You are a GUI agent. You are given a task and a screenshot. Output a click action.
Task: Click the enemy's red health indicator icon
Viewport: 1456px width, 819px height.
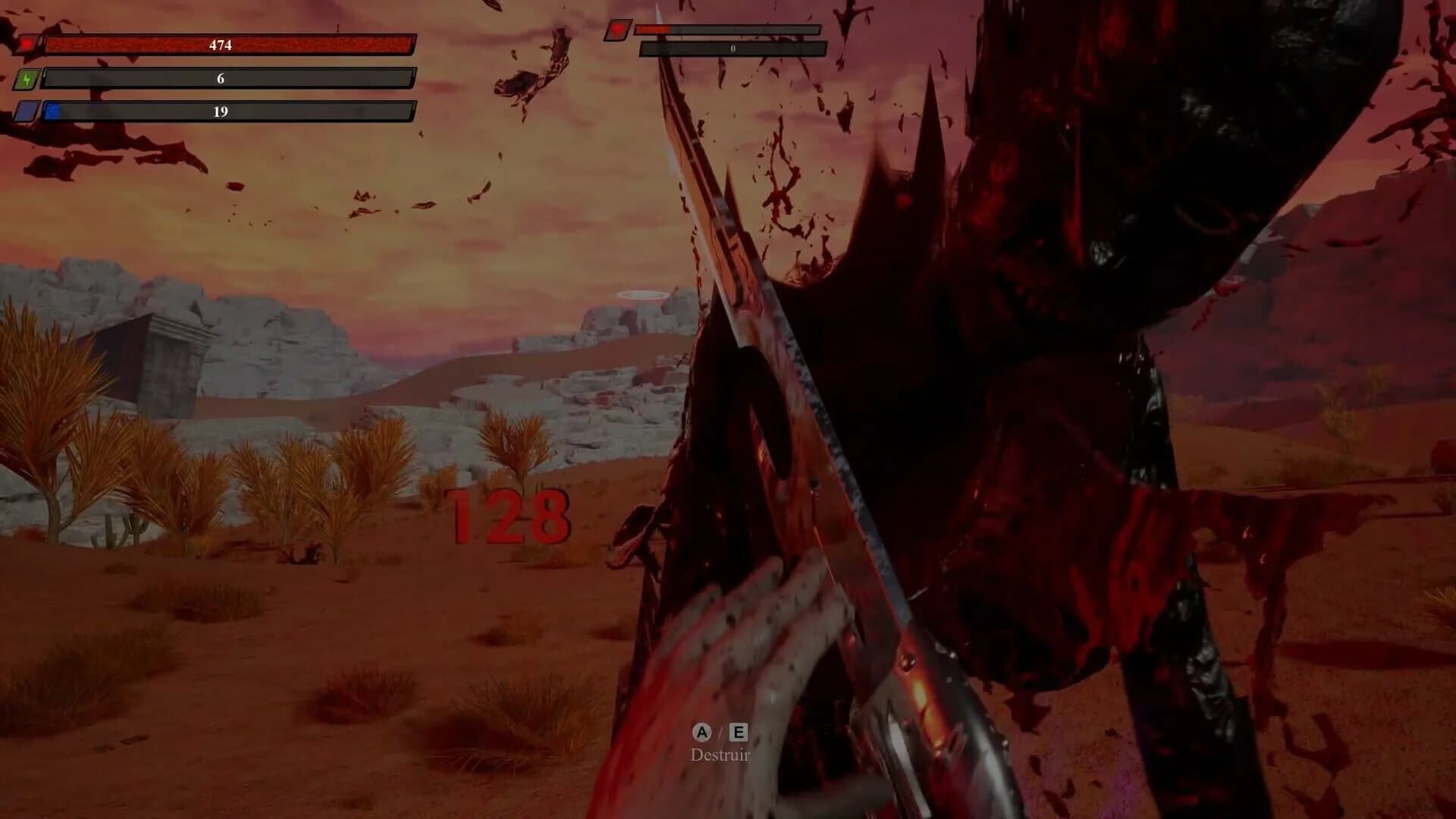point(618,31)
